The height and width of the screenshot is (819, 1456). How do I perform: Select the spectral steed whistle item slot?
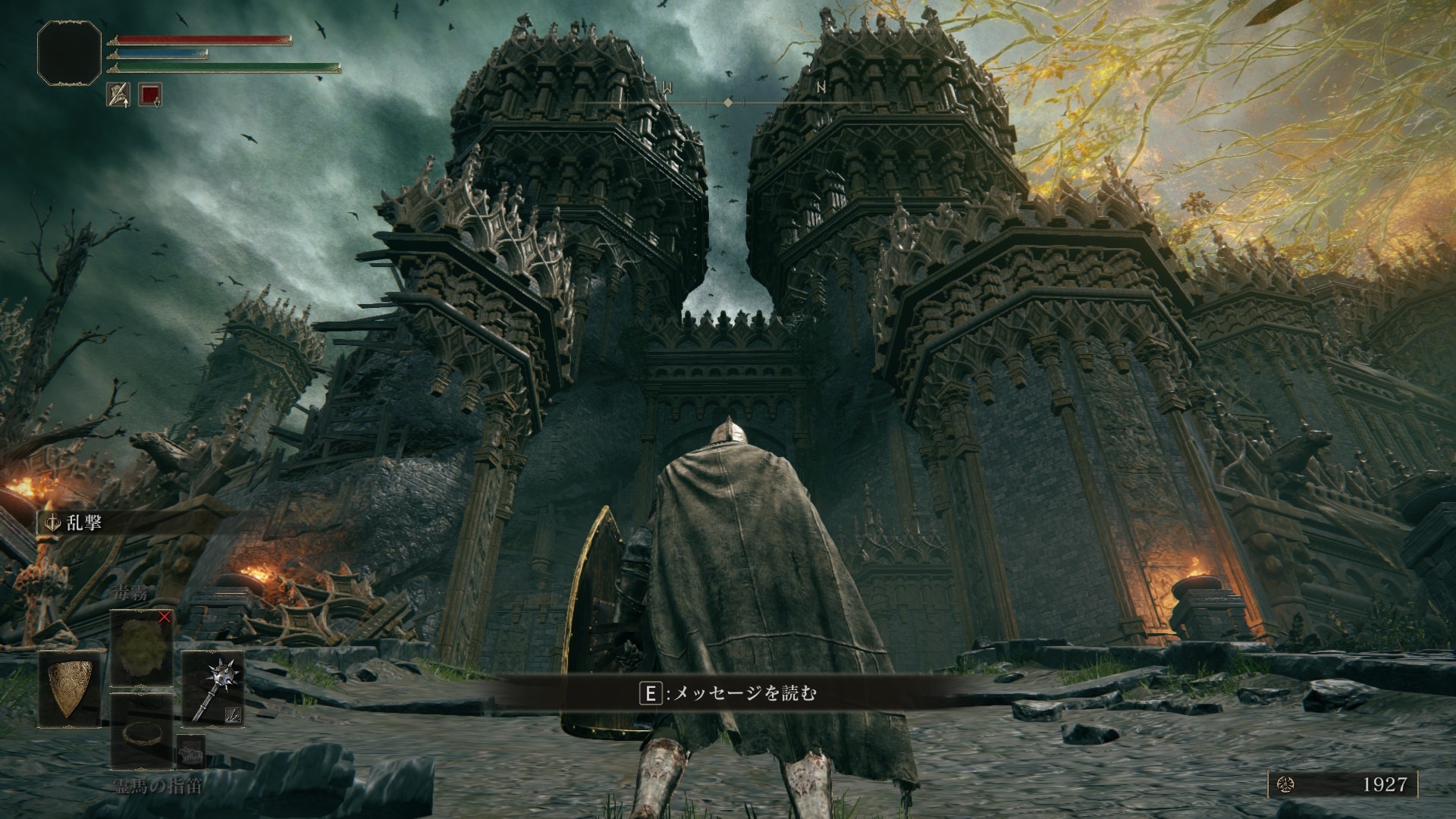tap(141, 731)
